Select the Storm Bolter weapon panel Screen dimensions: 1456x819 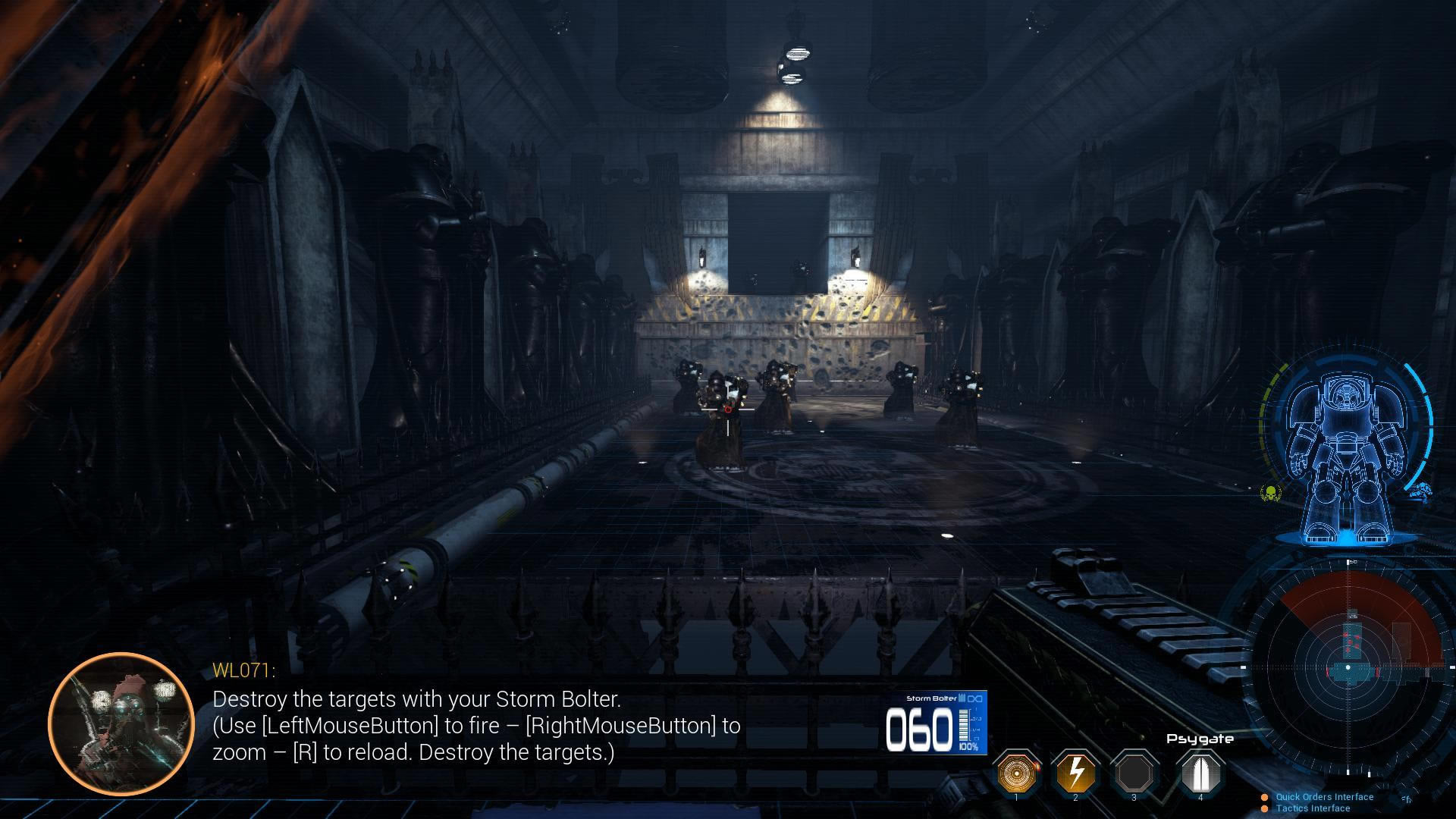point(936,723)
